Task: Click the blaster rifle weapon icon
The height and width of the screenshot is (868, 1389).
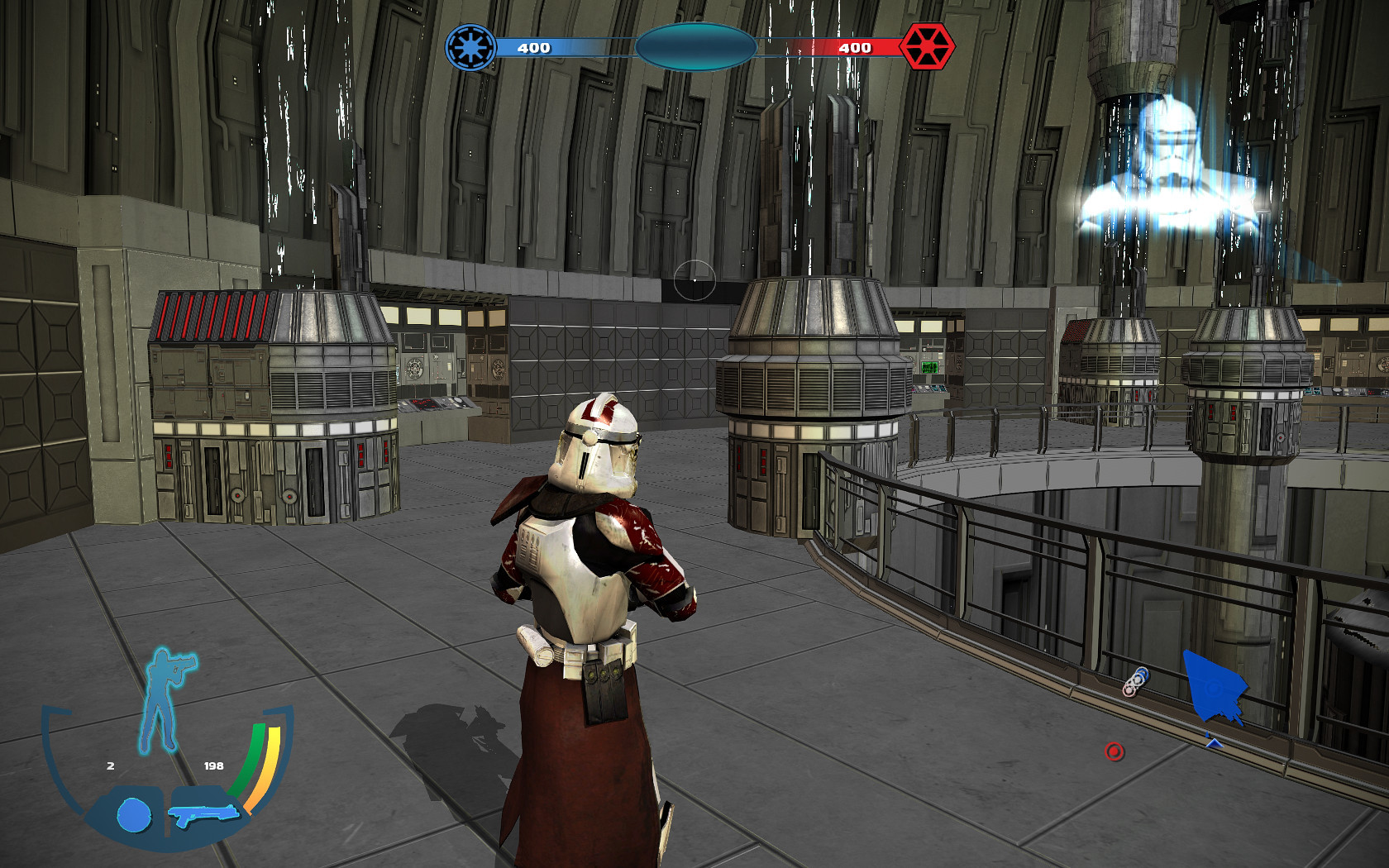Action: coord(201,814)
